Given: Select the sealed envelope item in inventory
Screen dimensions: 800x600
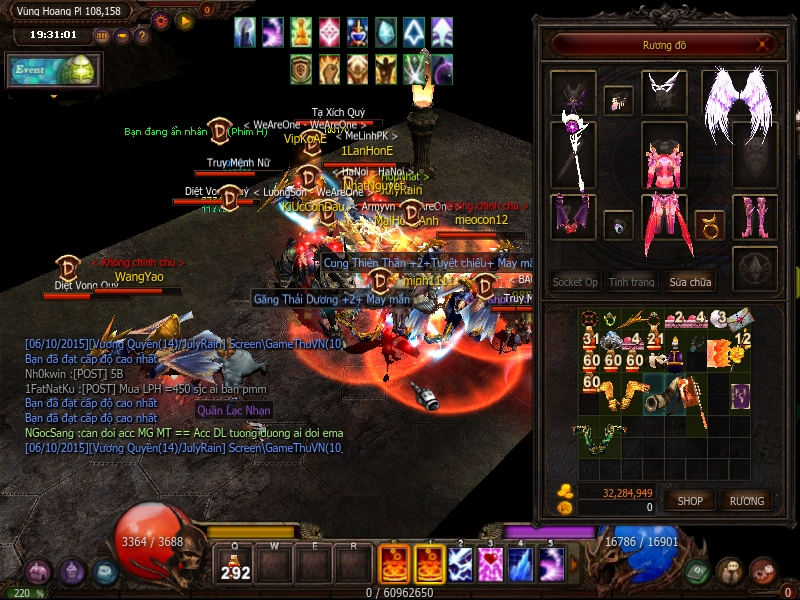Looking at the screenshot, I should (742, 319).
